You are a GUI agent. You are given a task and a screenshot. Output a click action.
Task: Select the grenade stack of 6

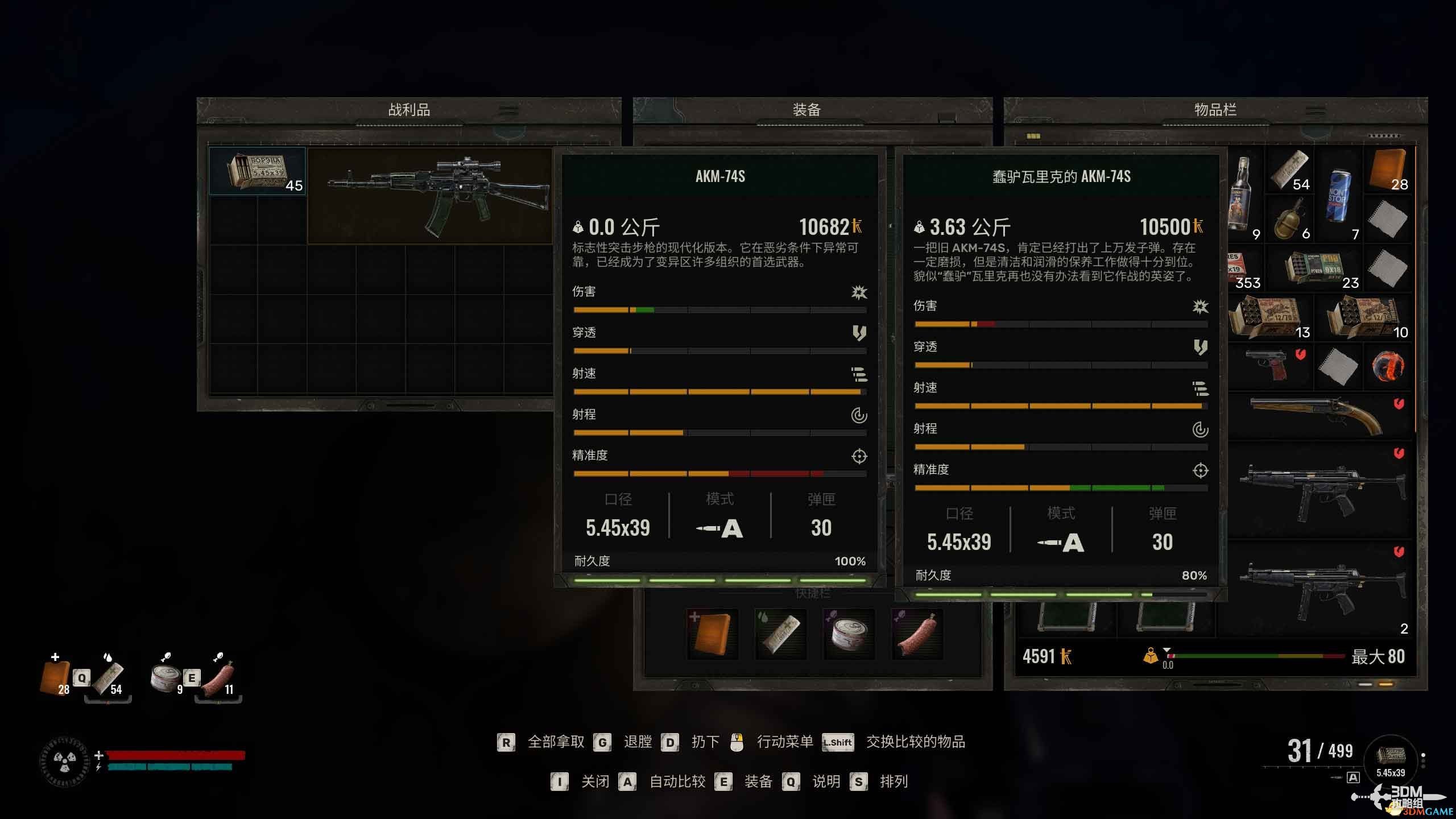click(x=1290, y=220)
